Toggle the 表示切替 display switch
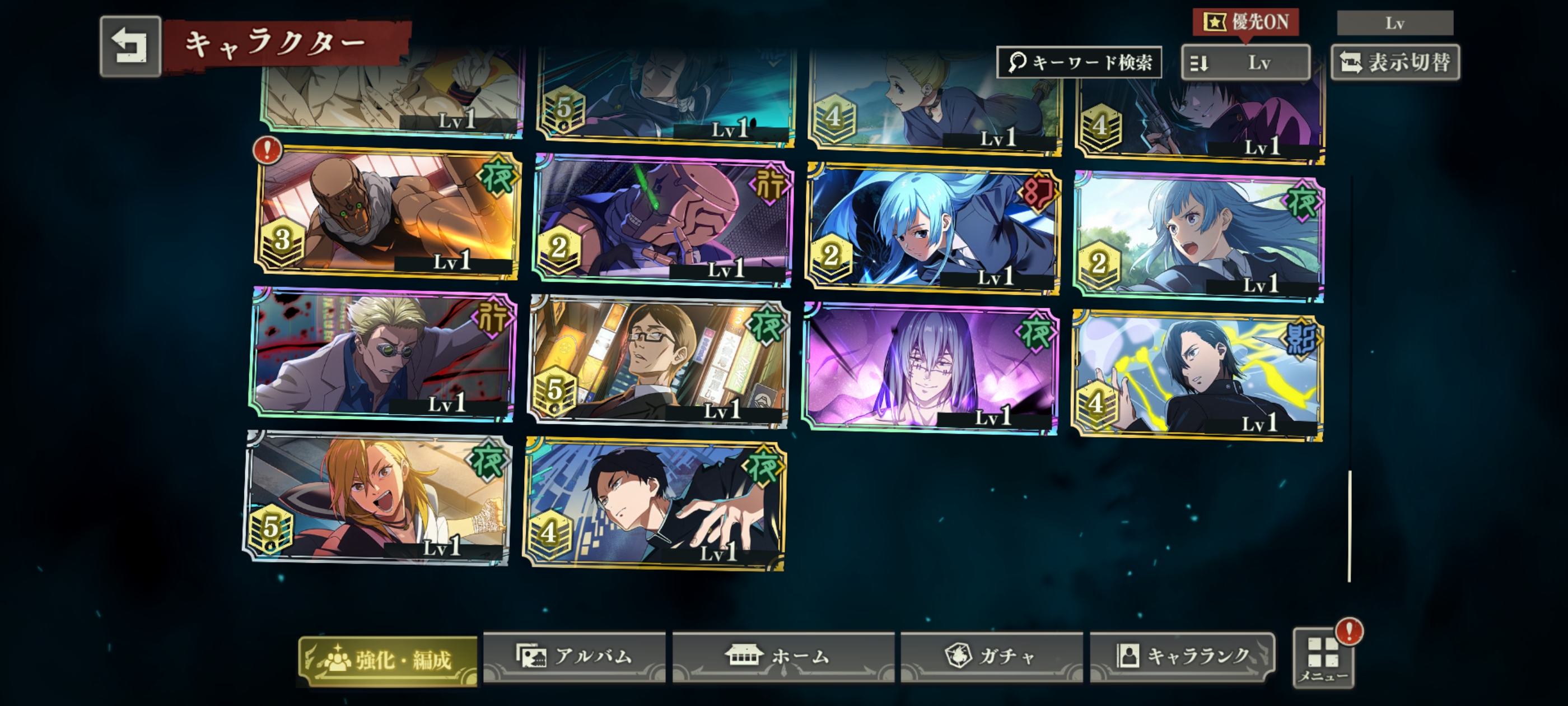 (x=1395, y=62)
